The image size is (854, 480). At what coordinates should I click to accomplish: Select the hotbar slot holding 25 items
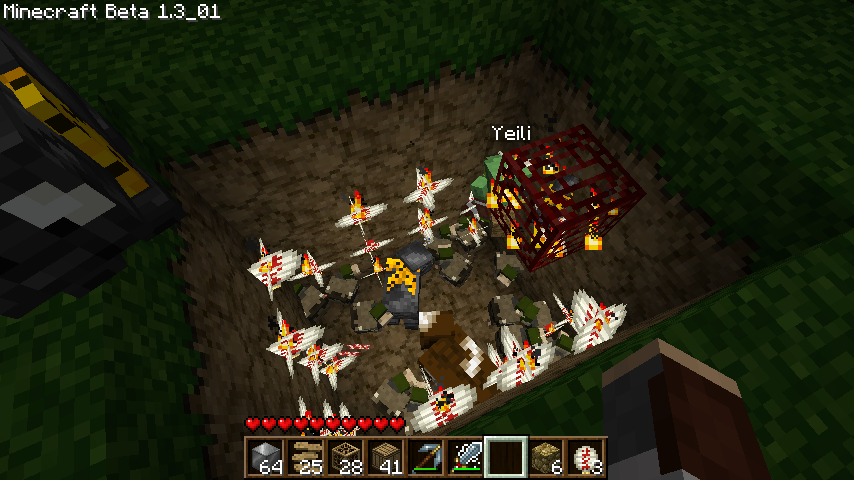[x=305, y=457]
